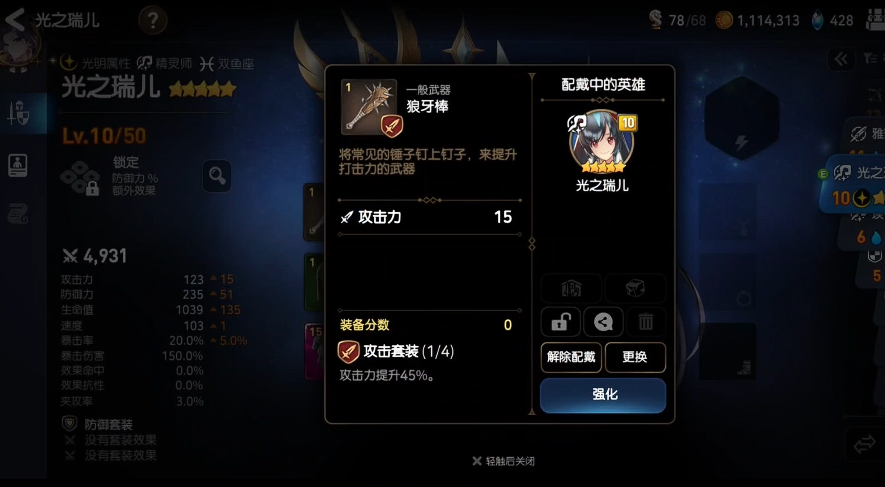The height and width of the screenshot is (487, 885).
Task: Tap the 强化 enhance button
Action: (603, 395)
